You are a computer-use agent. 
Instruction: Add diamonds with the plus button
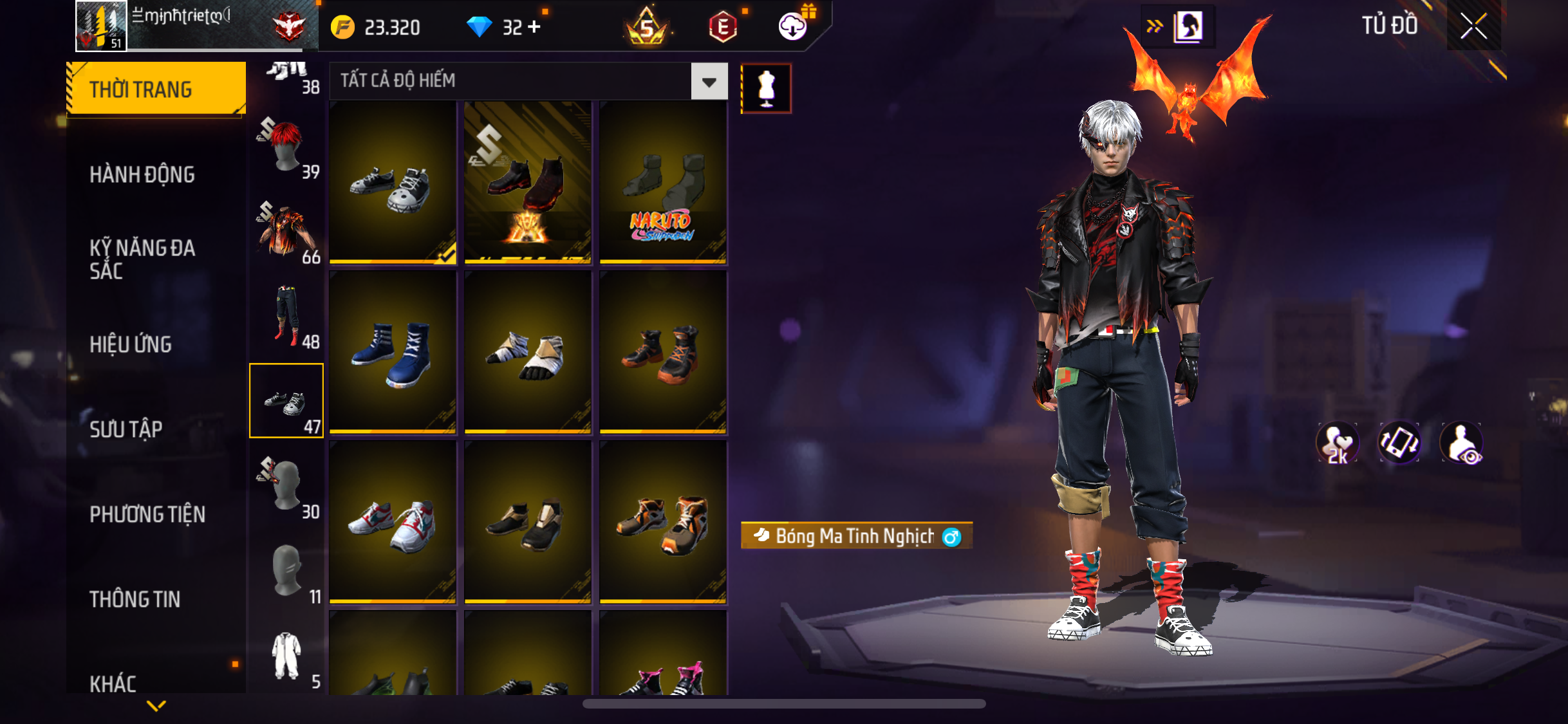[534, 27]
